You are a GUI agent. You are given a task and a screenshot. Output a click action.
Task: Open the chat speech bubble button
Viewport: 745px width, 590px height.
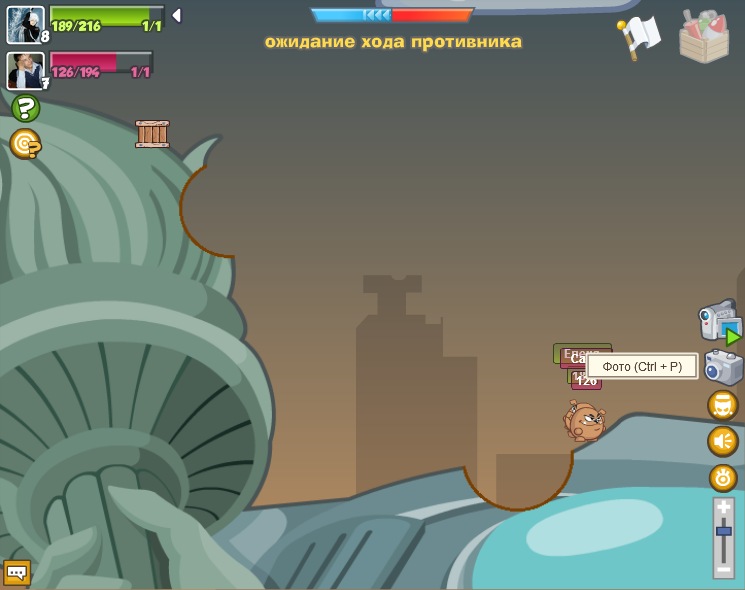pyautogui.click(x=17, y=573)
